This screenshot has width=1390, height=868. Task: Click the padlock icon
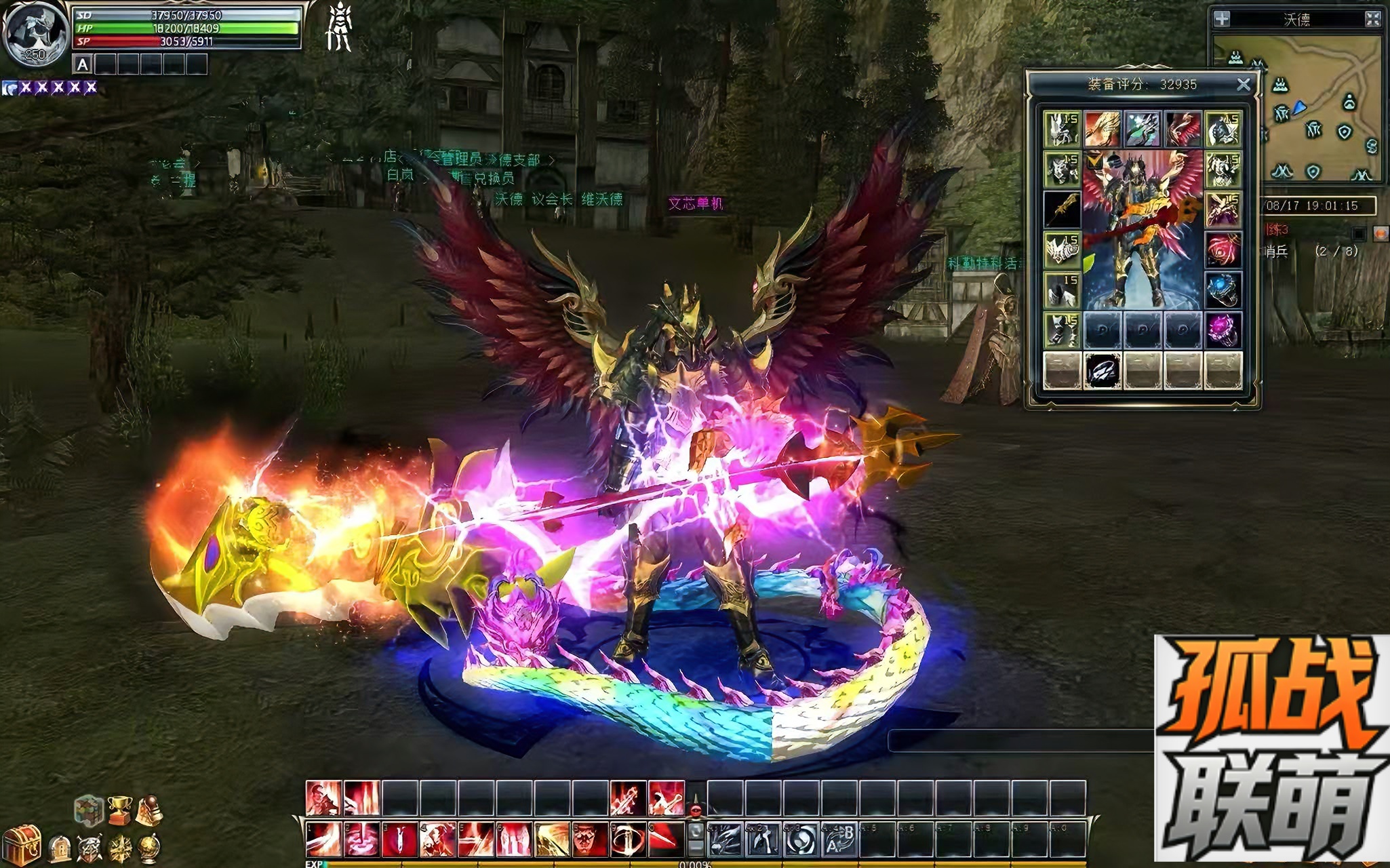(60, 848)
